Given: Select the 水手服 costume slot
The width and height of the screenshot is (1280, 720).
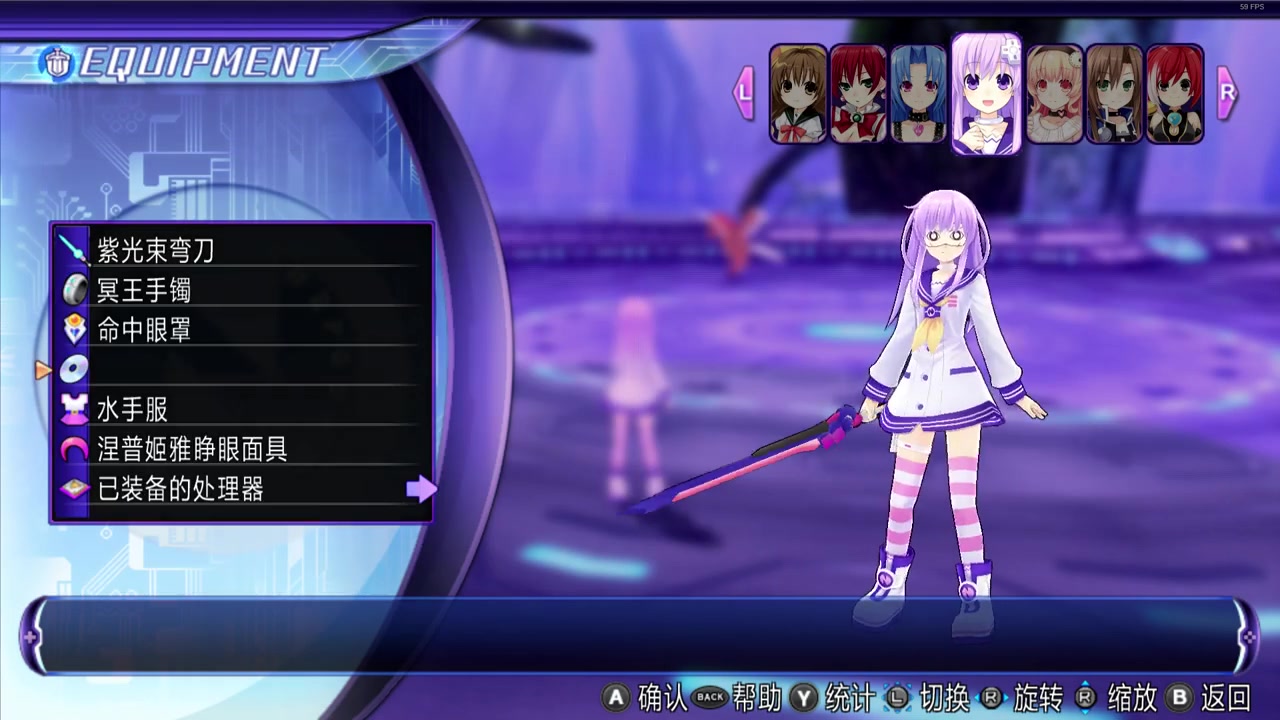Looking at the screenshot, I should [x=240, y=410].
